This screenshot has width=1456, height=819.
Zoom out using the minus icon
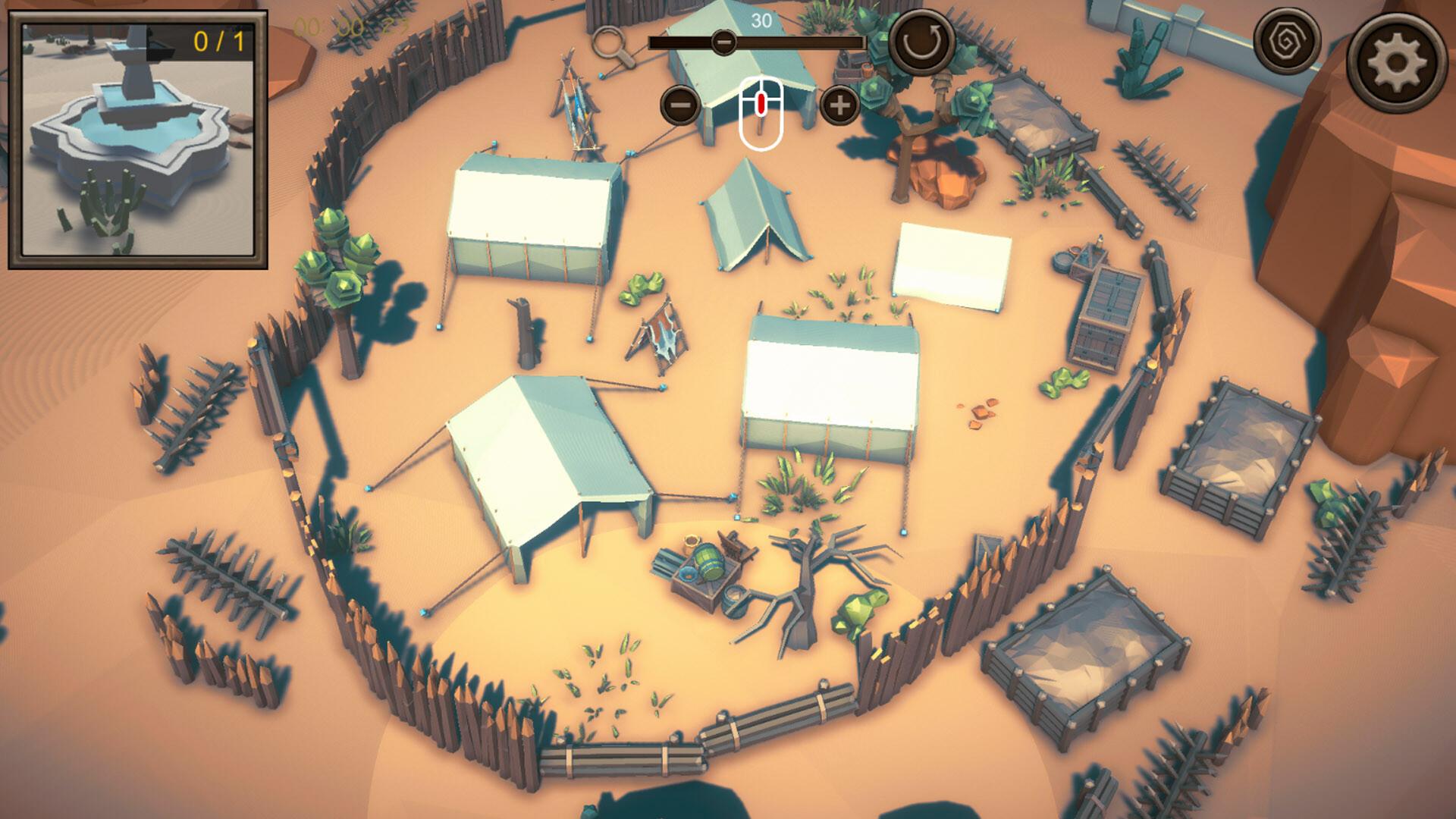(x=679, y=105)
